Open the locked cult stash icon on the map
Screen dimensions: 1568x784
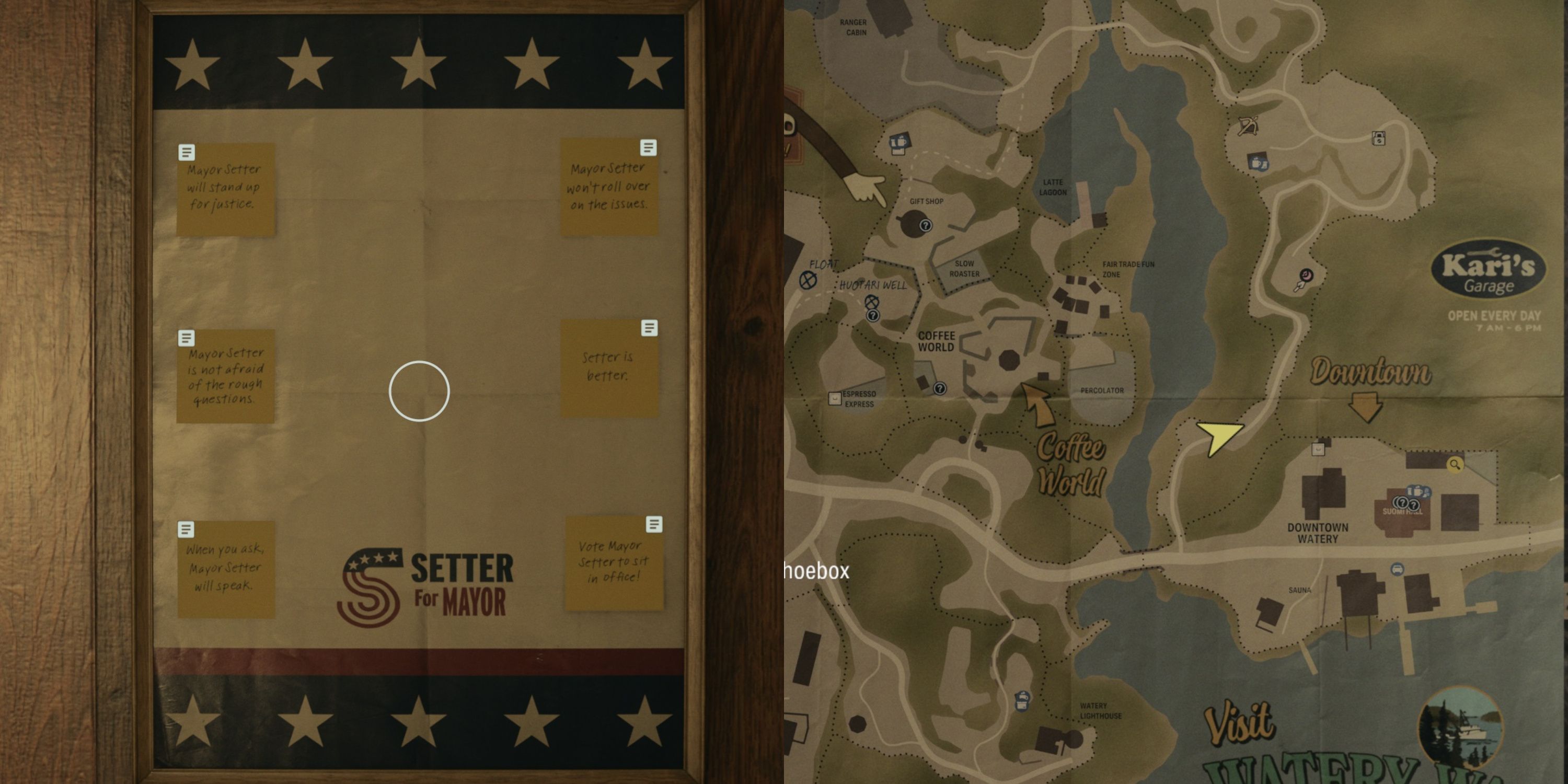1379,140
